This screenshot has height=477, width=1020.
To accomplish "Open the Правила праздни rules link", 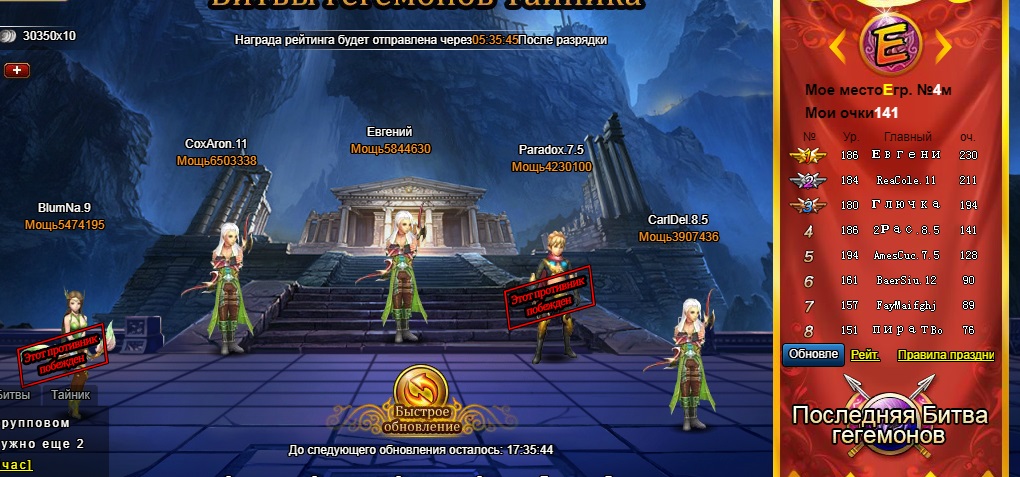I will coord(945,355).
